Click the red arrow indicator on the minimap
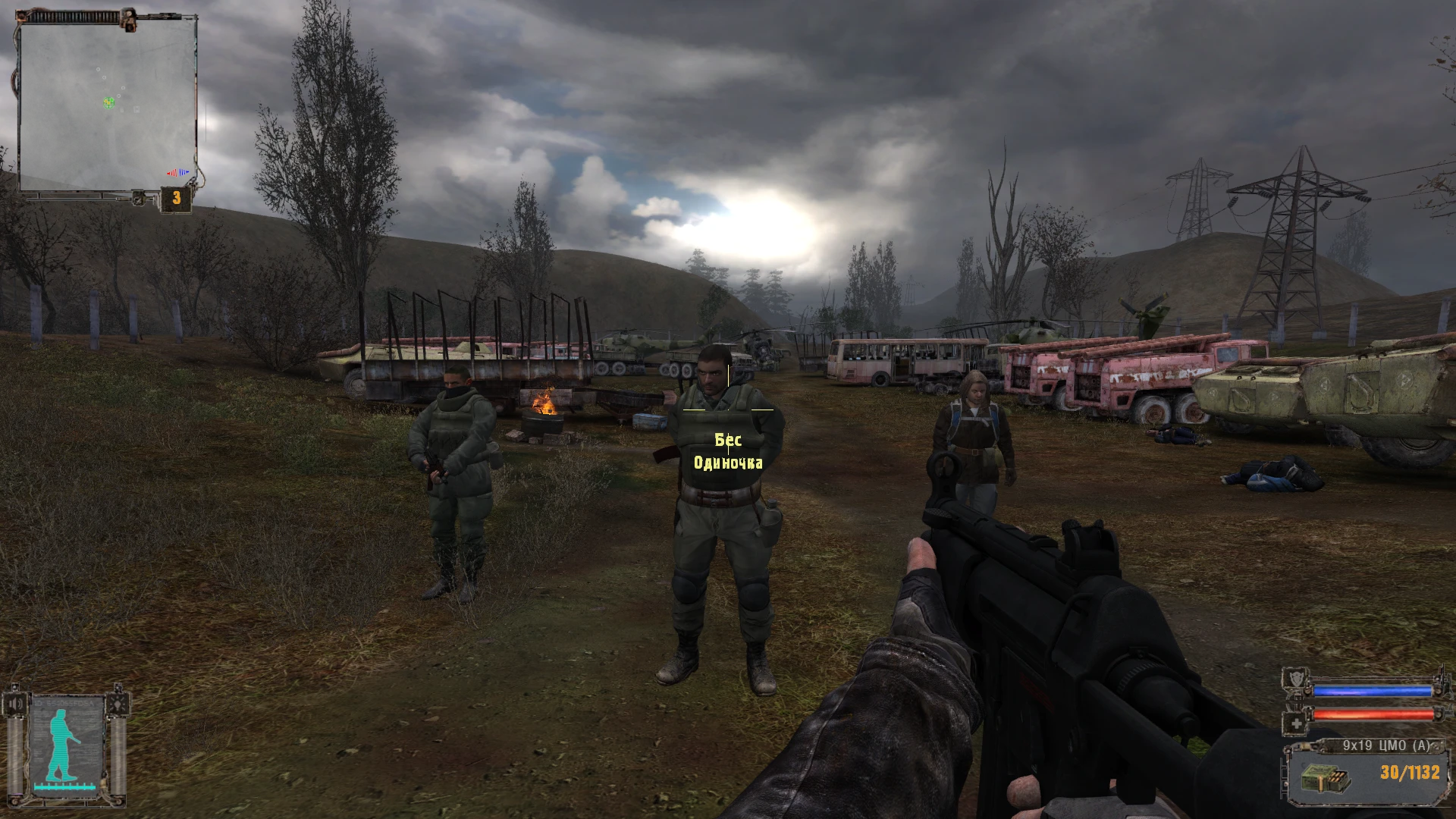Image resolution: width=1456 pixels, height=819 pixels. [172, 173]
